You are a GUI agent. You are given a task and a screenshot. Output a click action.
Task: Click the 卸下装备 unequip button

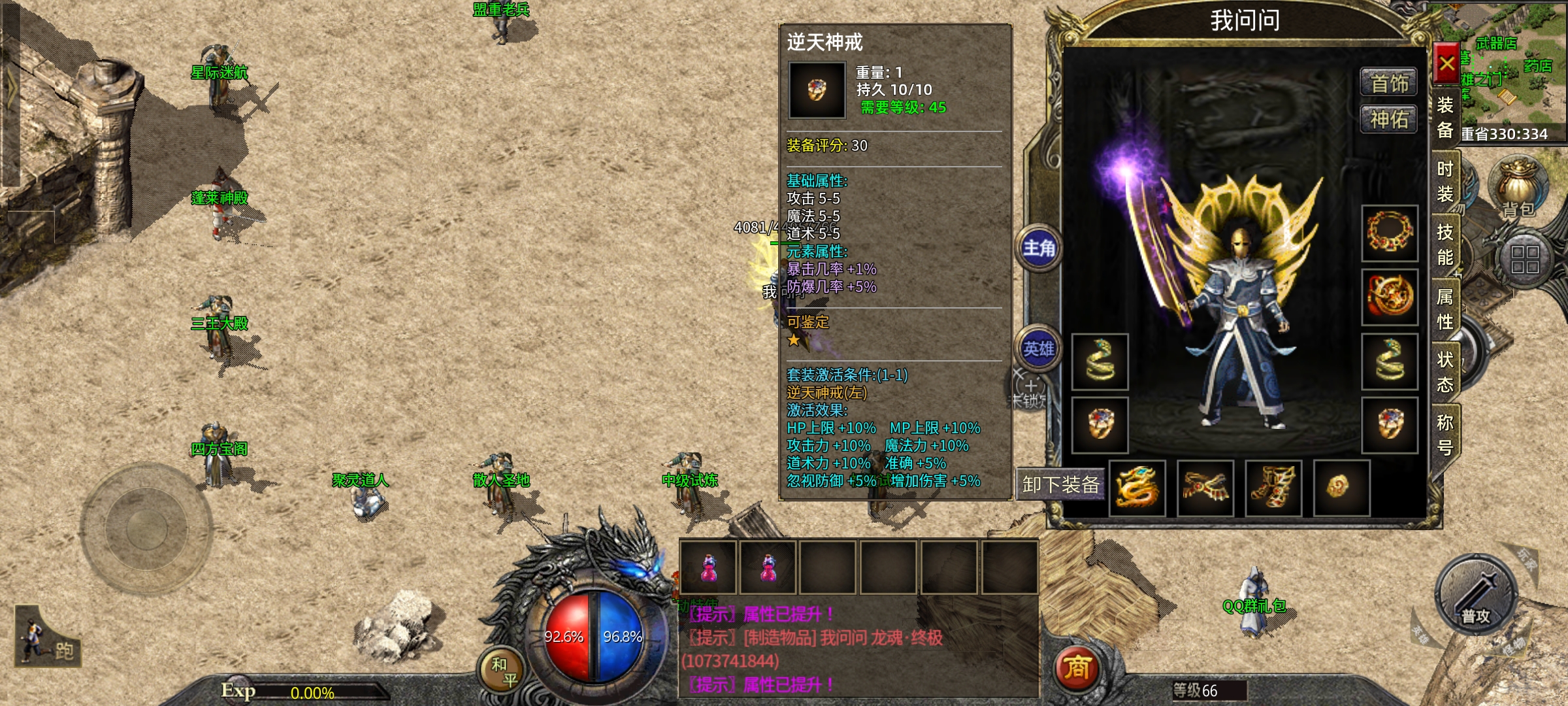click(1060, 484)
